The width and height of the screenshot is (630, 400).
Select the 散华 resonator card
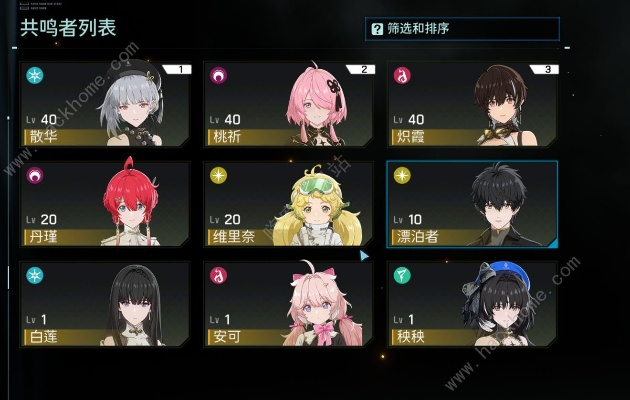coord(104,105)
